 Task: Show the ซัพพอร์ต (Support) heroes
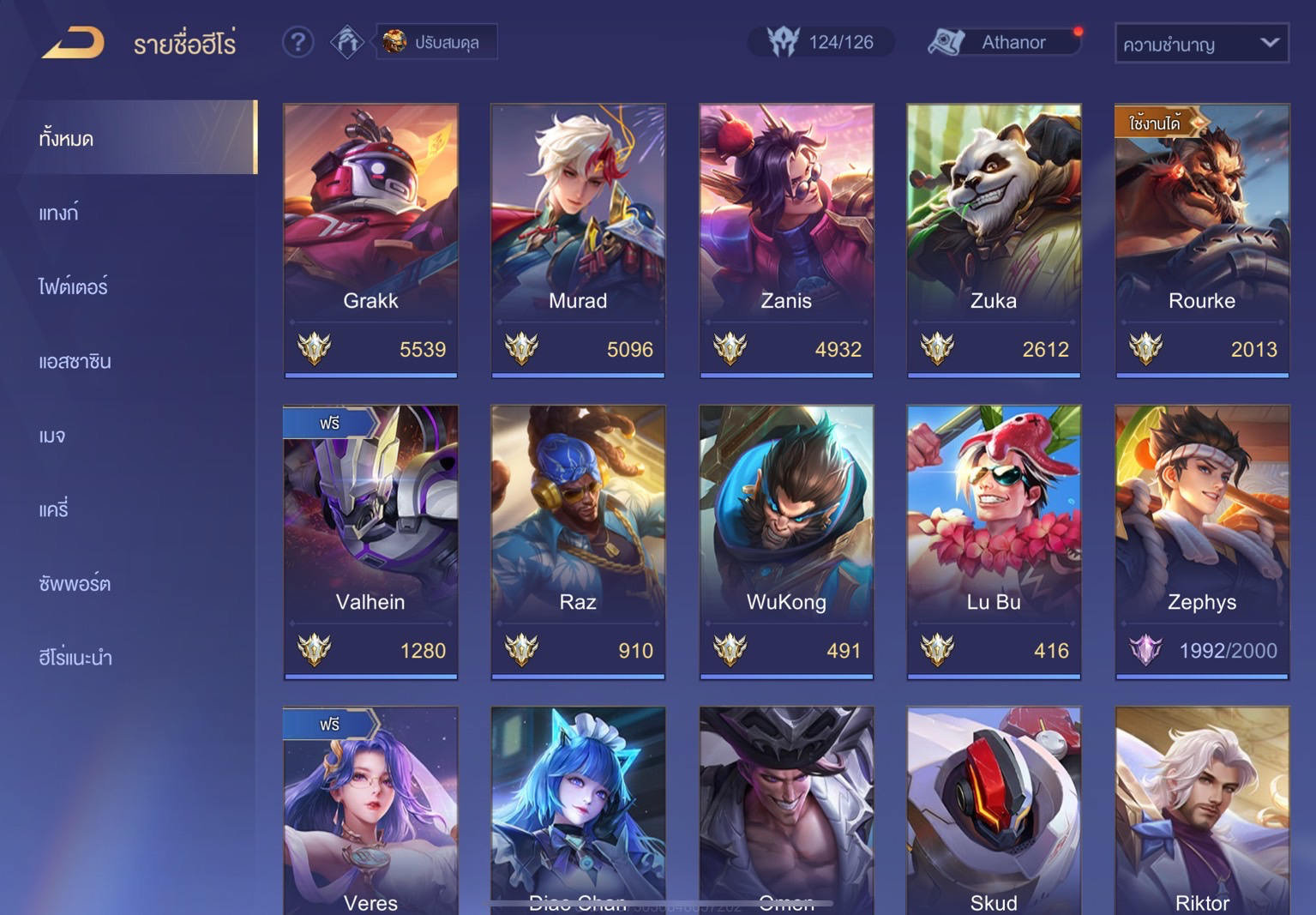pyautogui.click(x=75, y=584)
